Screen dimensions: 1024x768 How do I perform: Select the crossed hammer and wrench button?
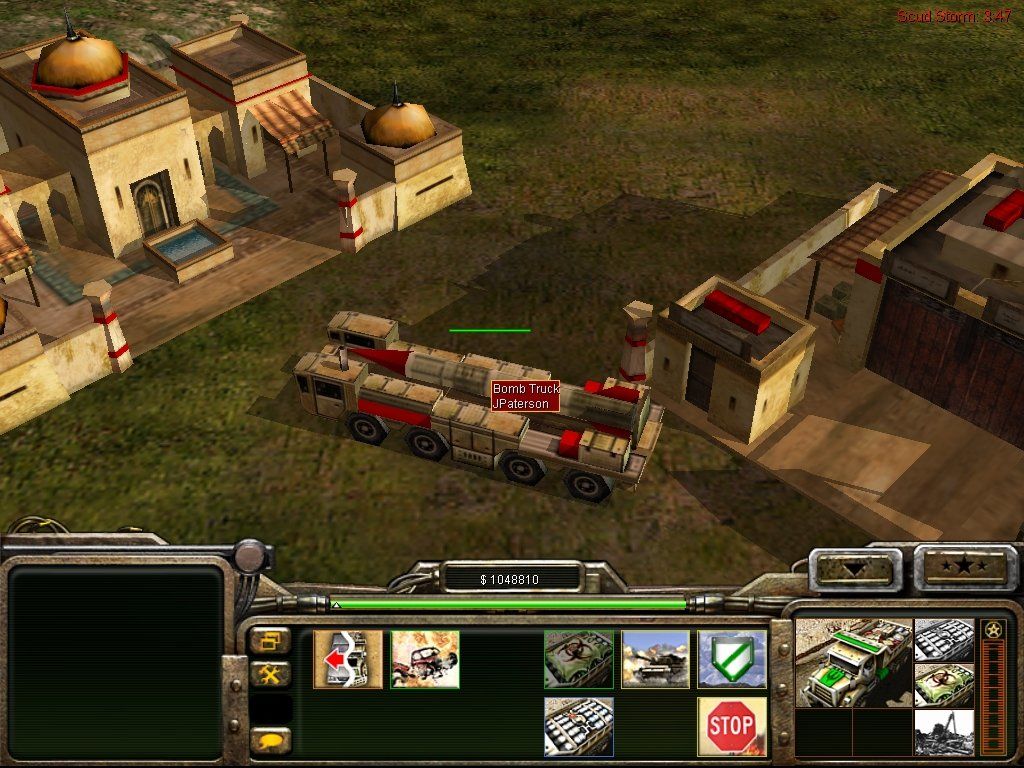270,674
